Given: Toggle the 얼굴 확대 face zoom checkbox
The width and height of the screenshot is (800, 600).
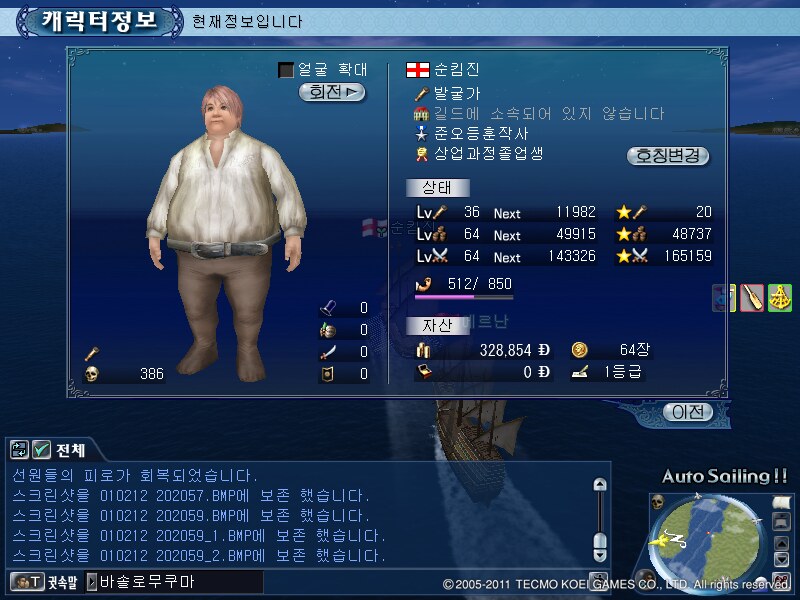Looking at the screenshot, I should 286,70.
